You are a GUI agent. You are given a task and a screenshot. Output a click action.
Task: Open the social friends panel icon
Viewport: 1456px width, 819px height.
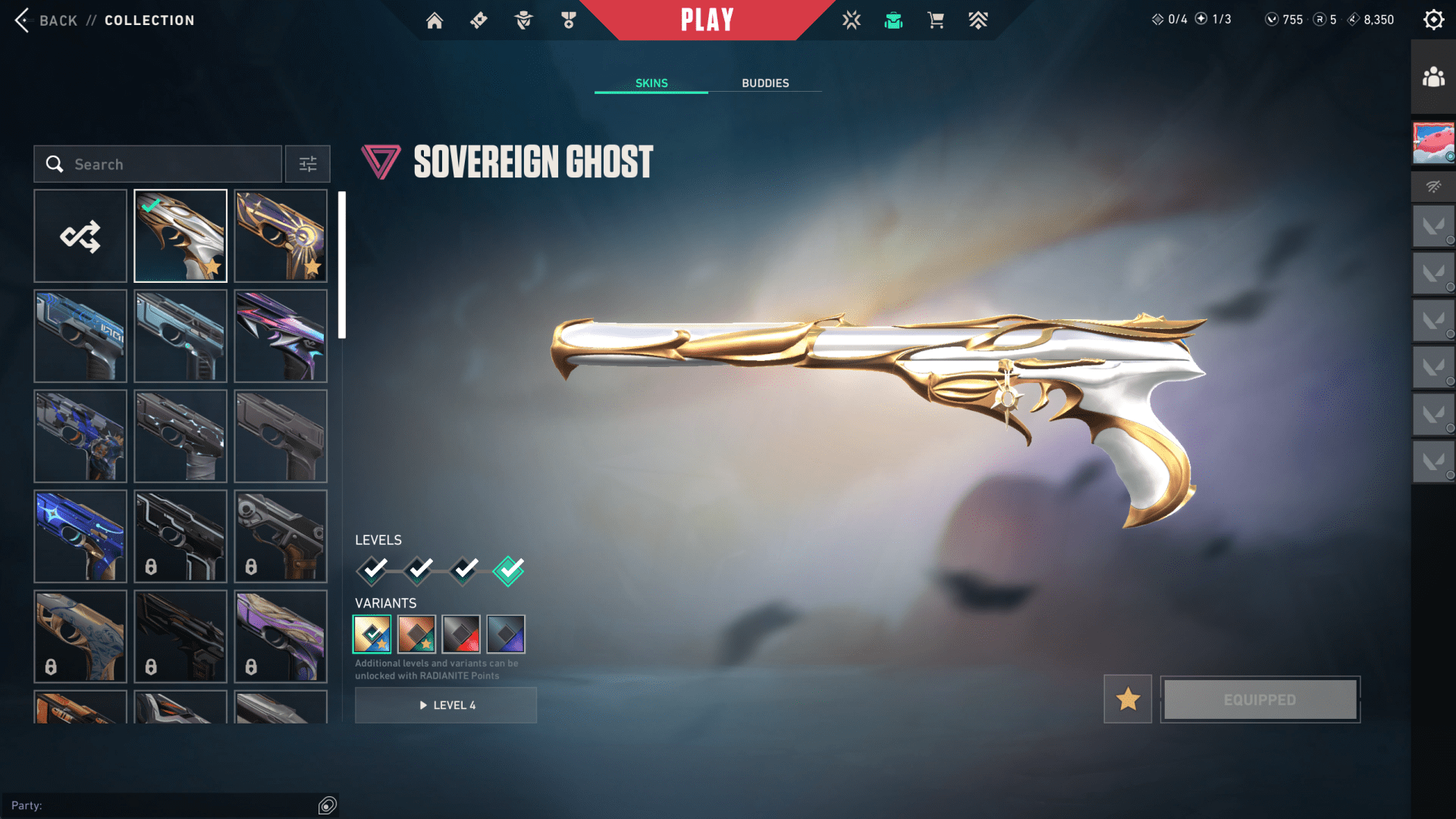click(1433, 77)
